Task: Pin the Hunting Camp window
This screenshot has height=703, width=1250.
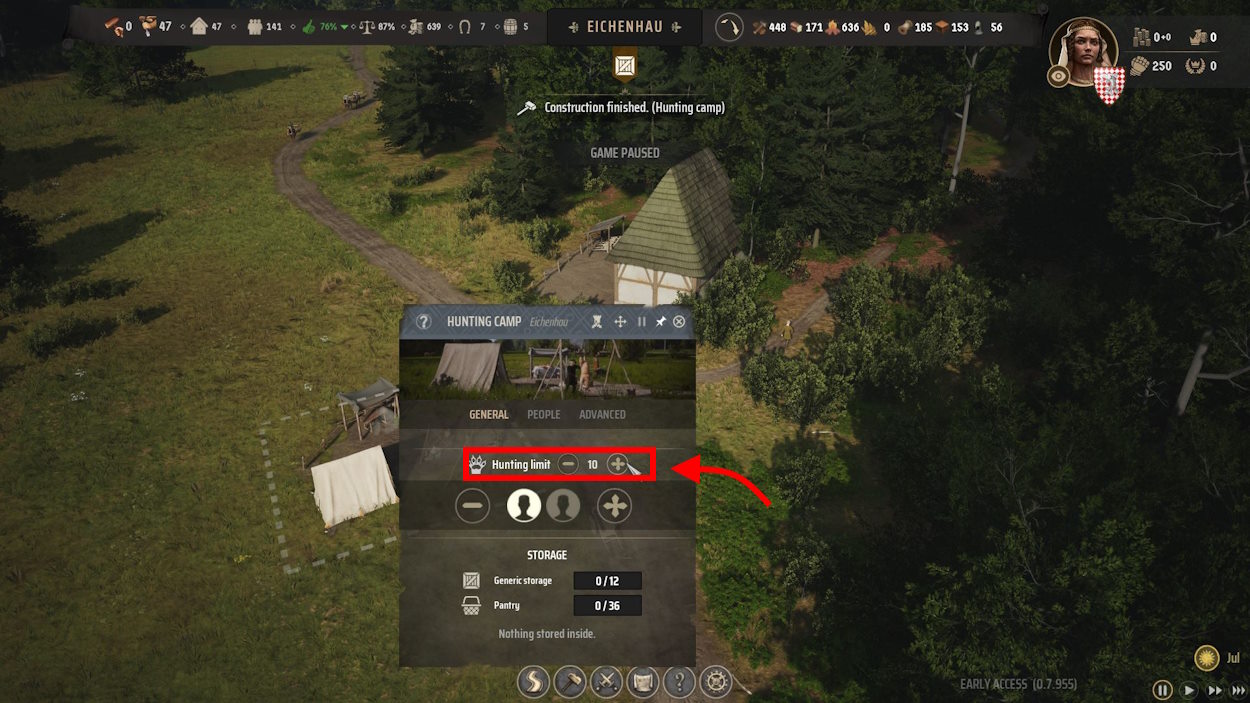Action: tap(660, 322)
